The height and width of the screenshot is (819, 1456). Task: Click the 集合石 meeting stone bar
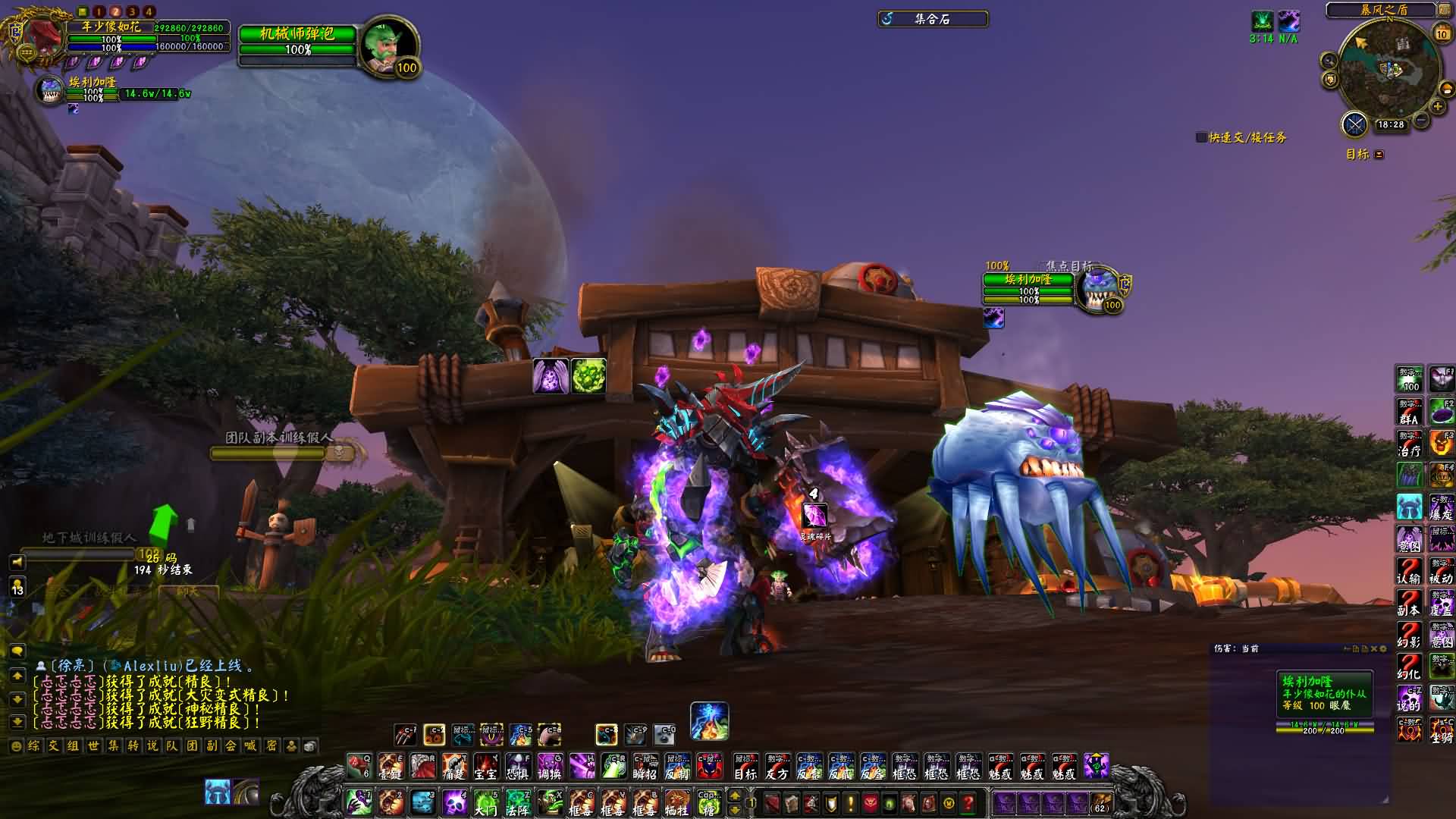(x=933, y=19)
